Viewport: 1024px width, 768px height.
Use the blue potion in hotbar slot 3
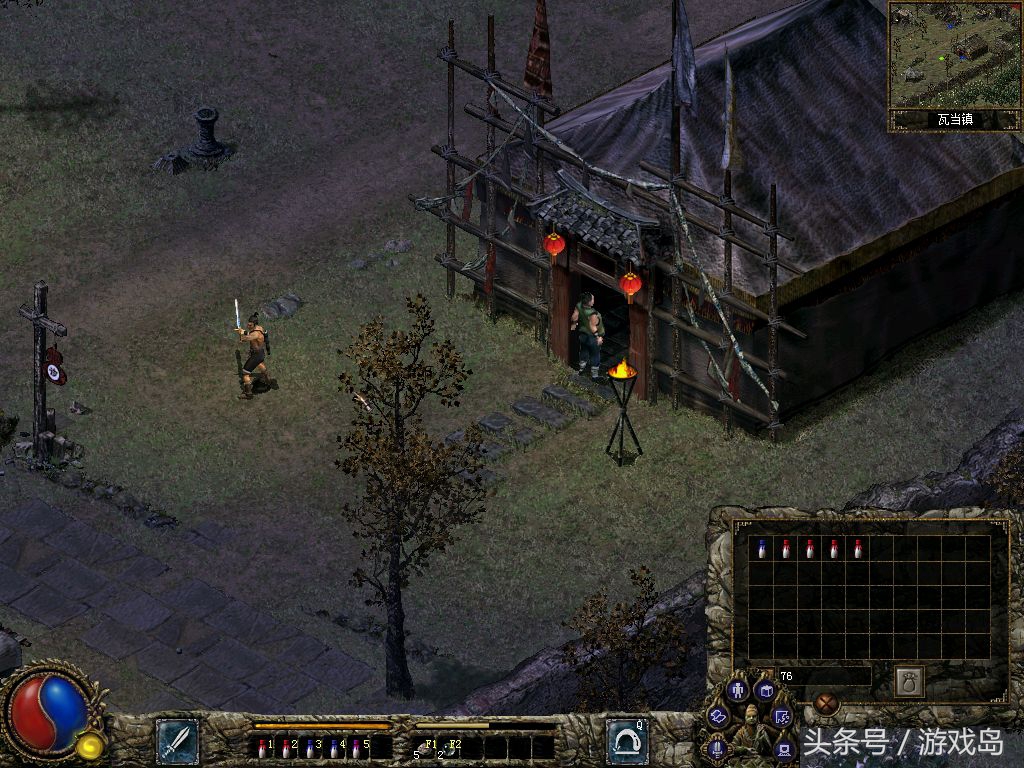tap(310, 747)
